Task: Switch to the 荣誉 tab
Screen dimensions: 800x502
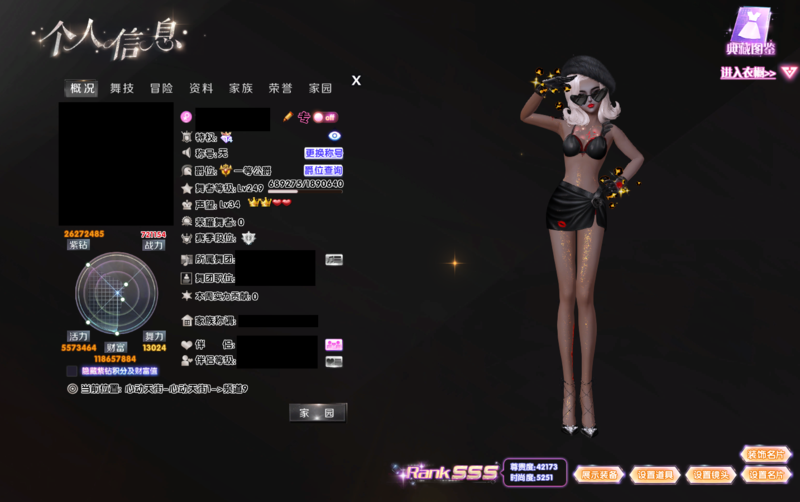Action: tap(280, 88)
